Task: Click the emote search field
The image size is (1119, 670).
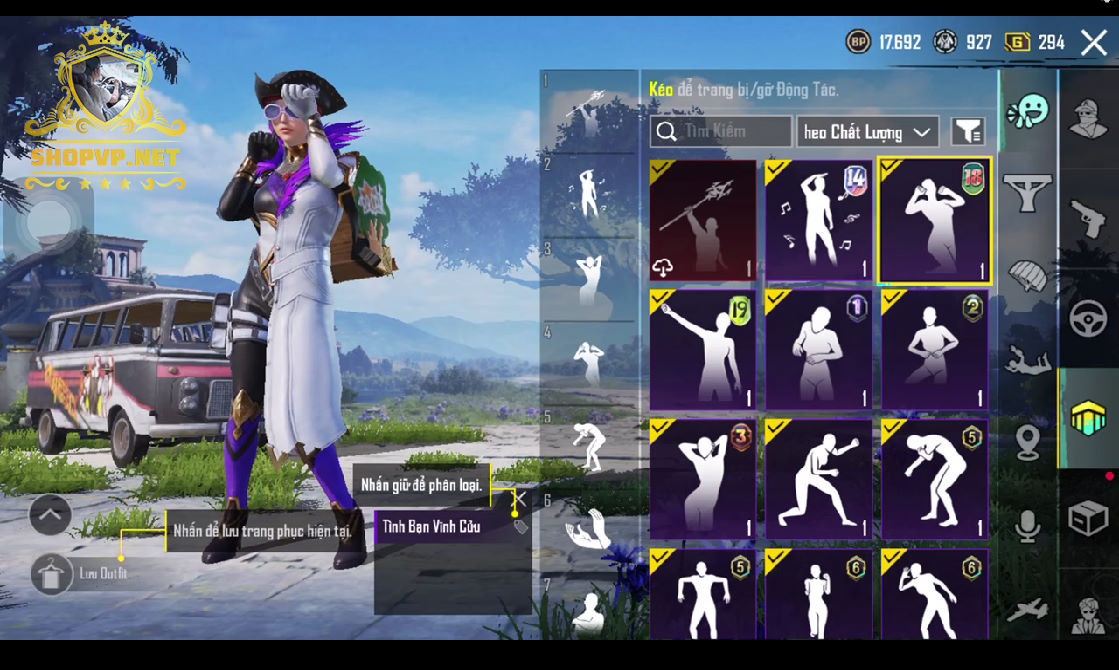Action: [x=721, y=132]
